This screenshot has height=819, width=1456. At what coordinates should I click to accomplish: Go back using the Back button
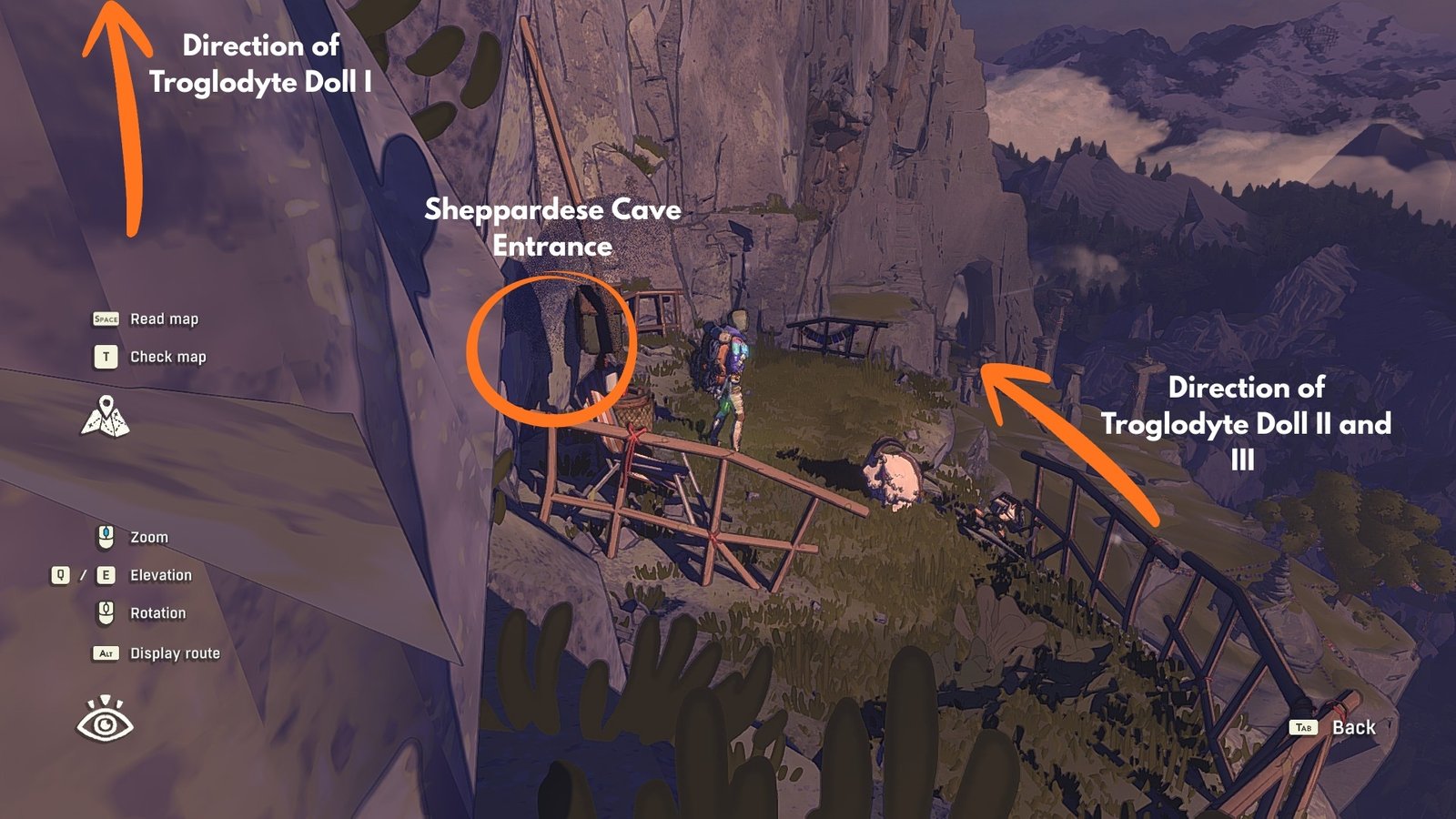[x=1352, y=727]
